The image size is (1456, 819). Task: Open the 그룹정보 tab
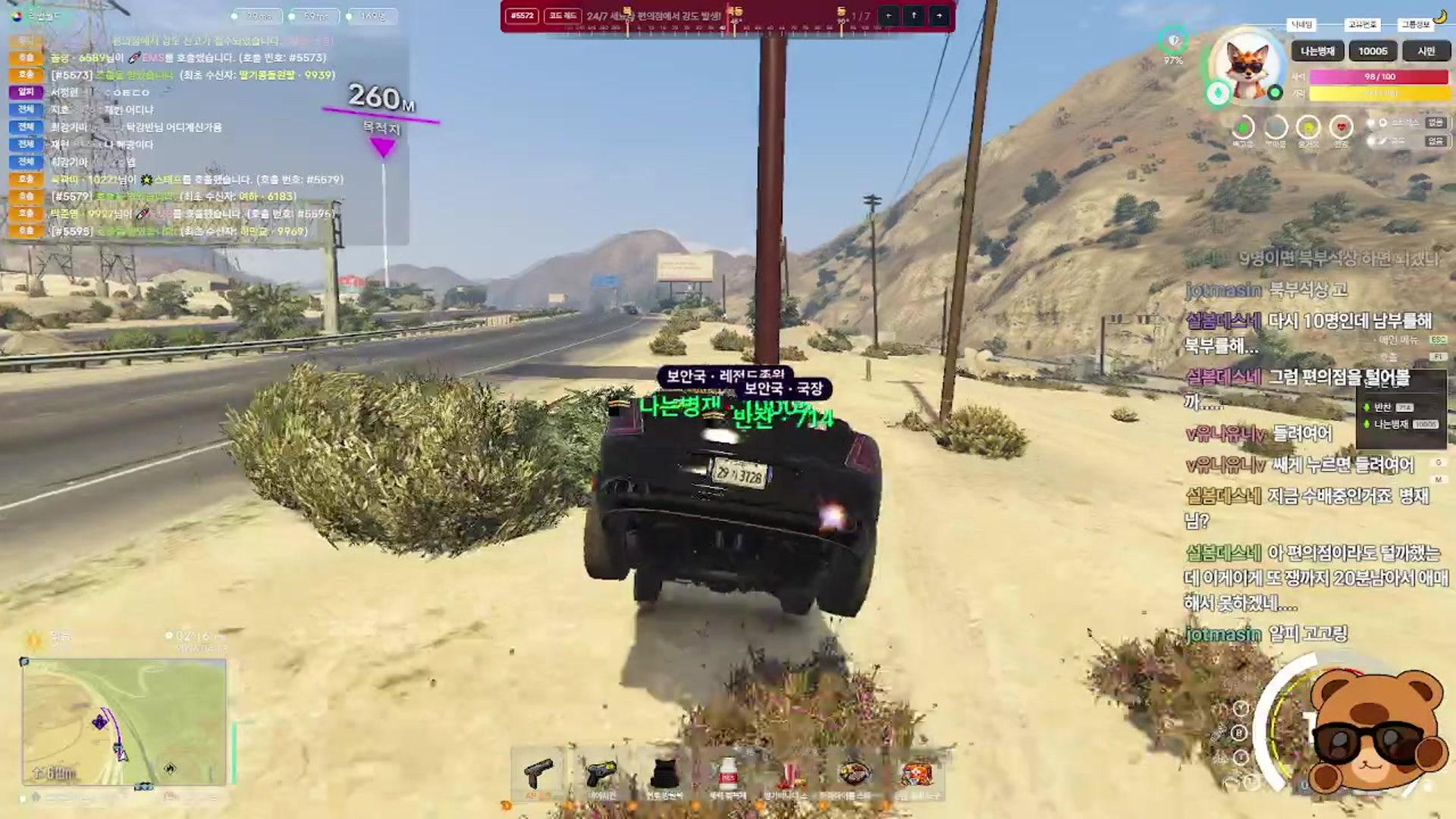pyautogui.click(x=1417, y=25)
